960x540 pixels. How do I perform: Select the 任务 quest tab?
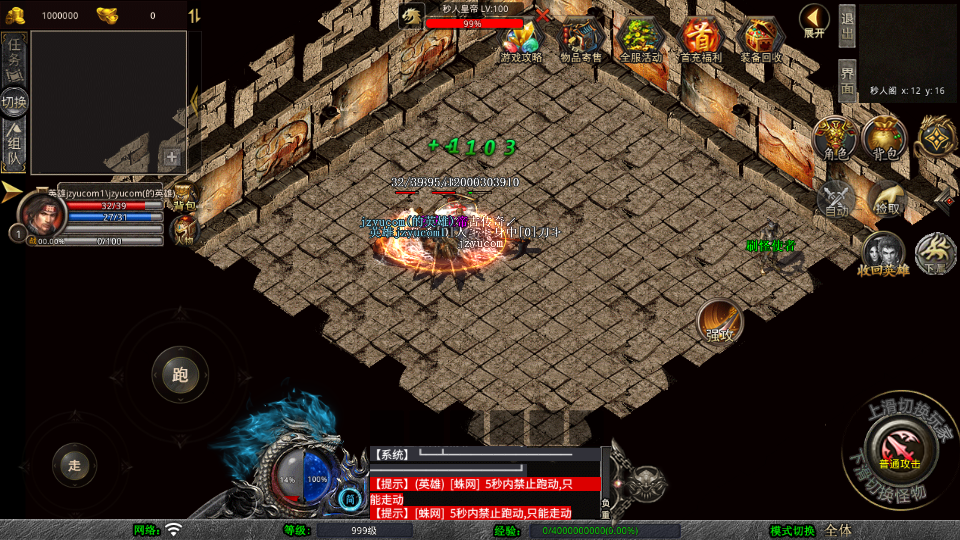pos(14,56)
